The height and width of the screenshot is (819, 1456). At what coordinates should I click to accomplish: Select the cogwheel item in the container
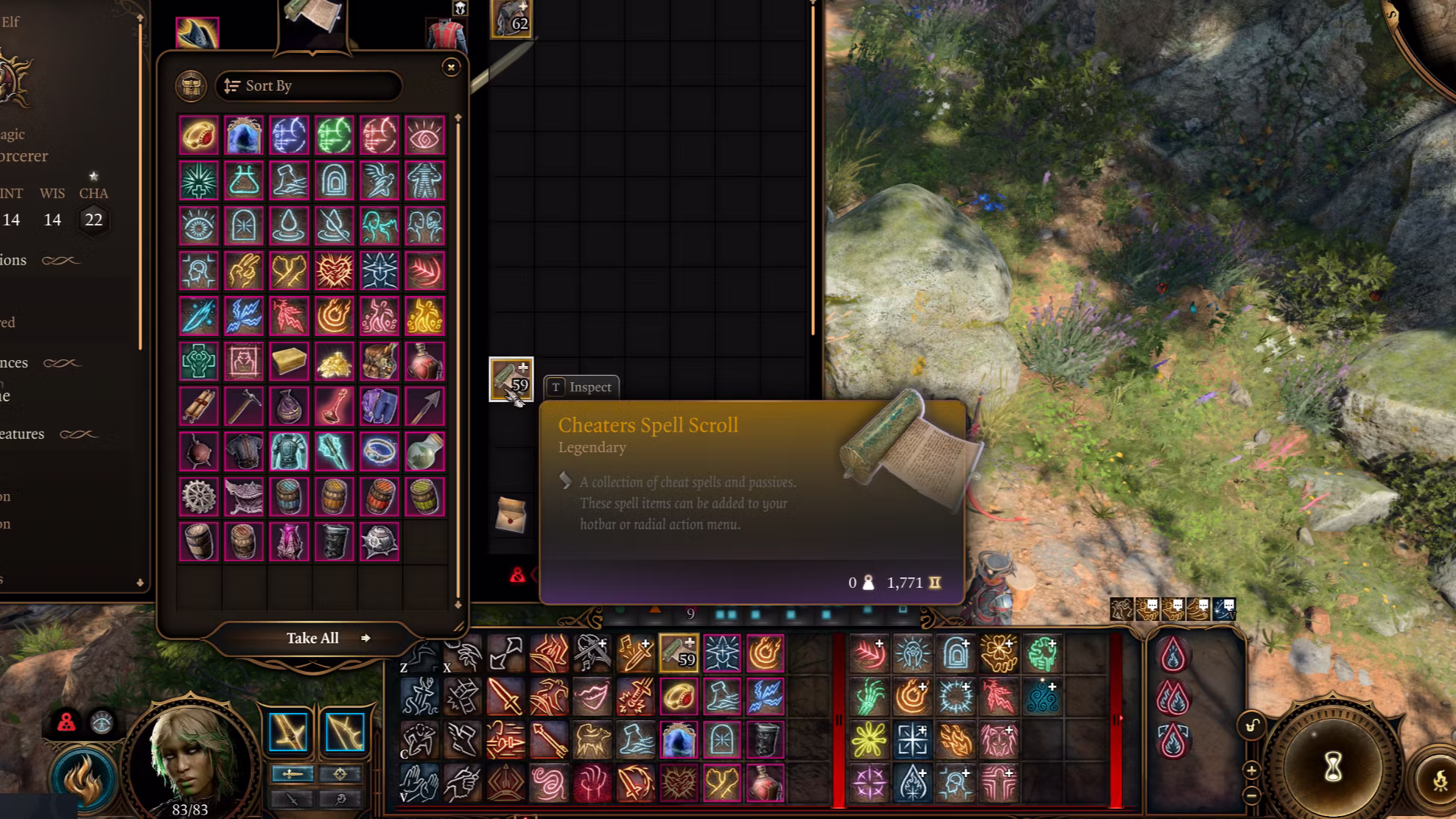[x=199, y=497]
